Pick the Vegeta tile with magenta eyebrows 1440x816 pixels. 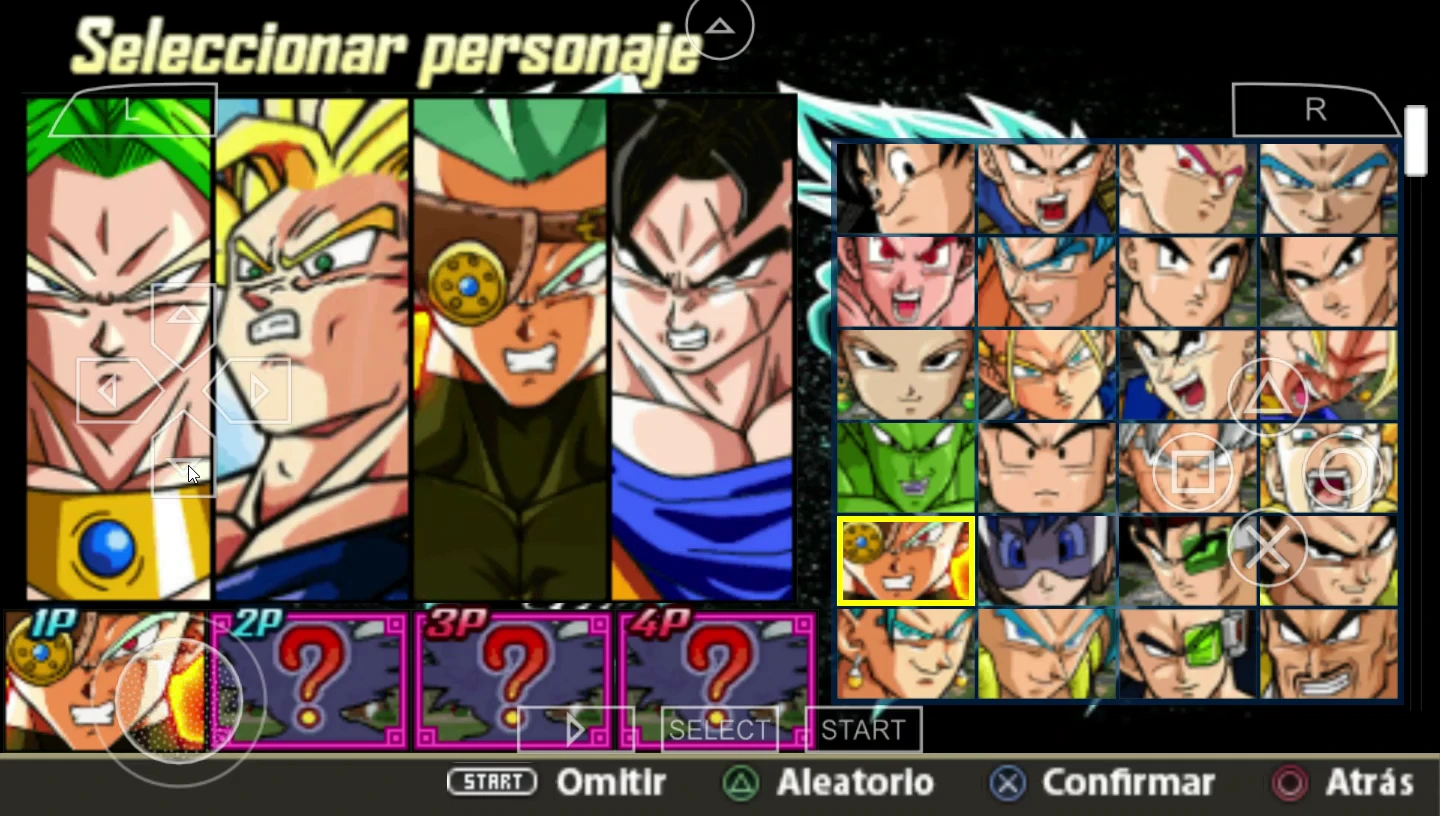pos(1187,188)
